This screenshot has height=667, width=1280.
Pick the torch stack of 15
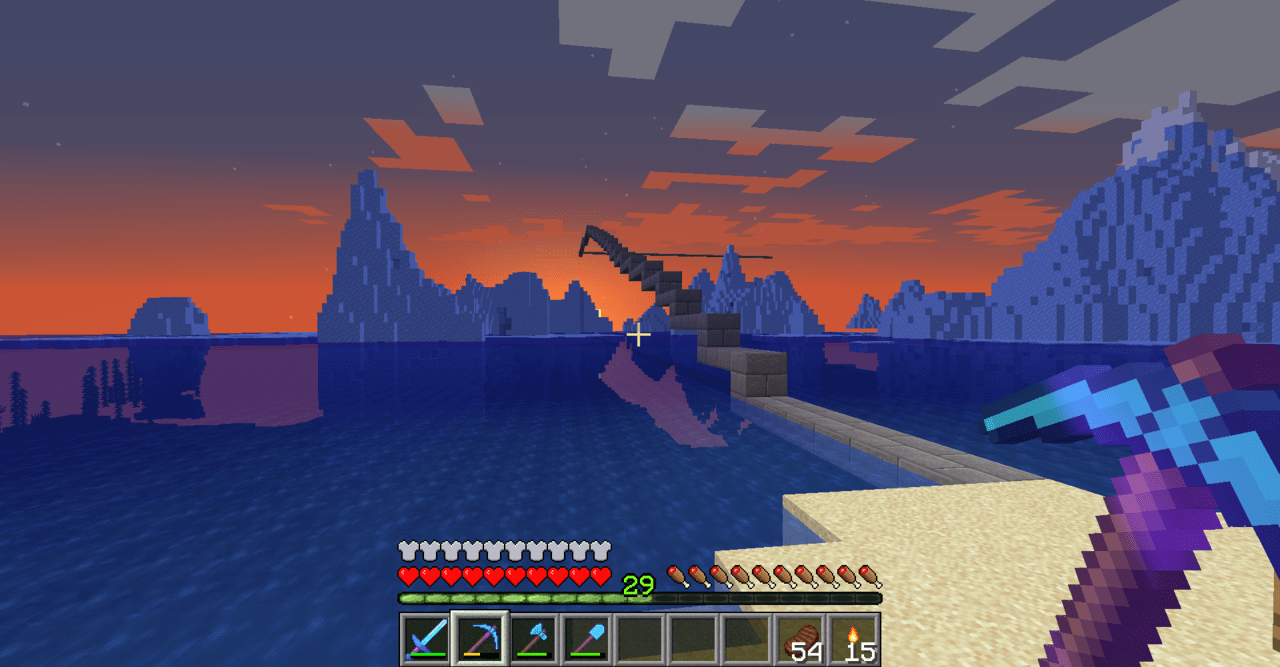click(x=855, y=639)
